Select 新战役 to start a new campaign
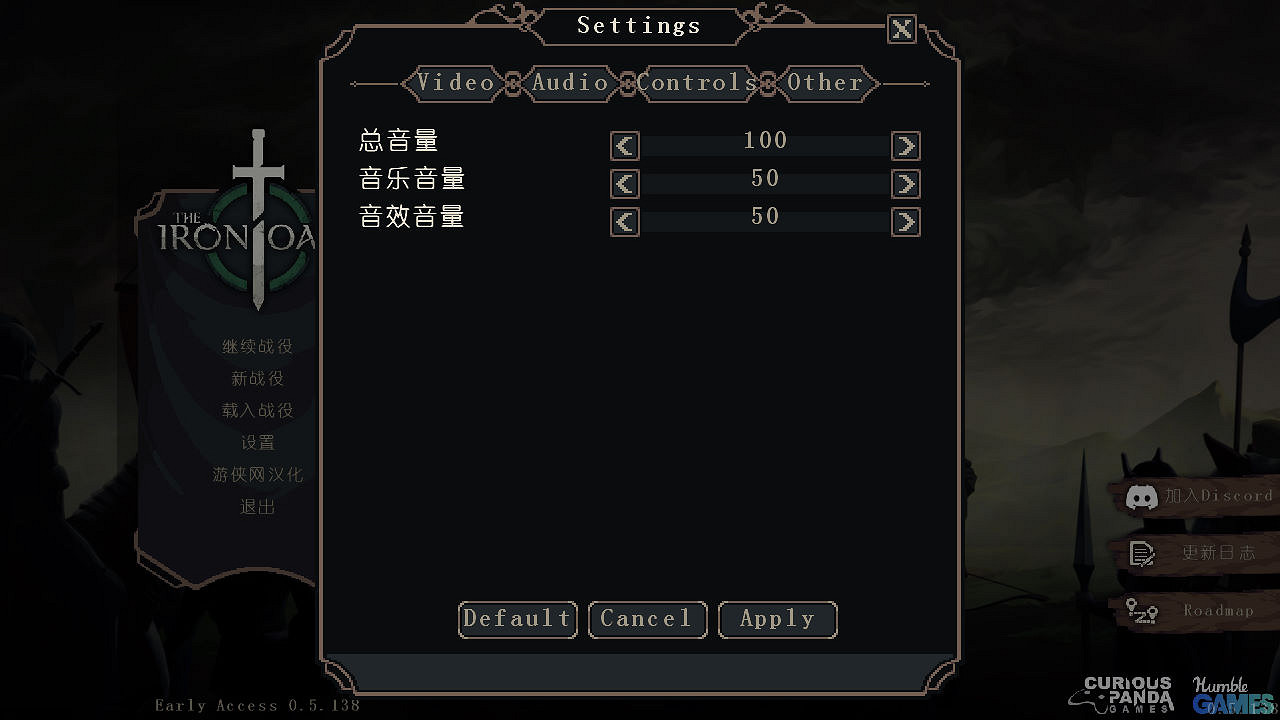Image resolution: width=1280 pixels, height=720 pixels. click(257, 378)
